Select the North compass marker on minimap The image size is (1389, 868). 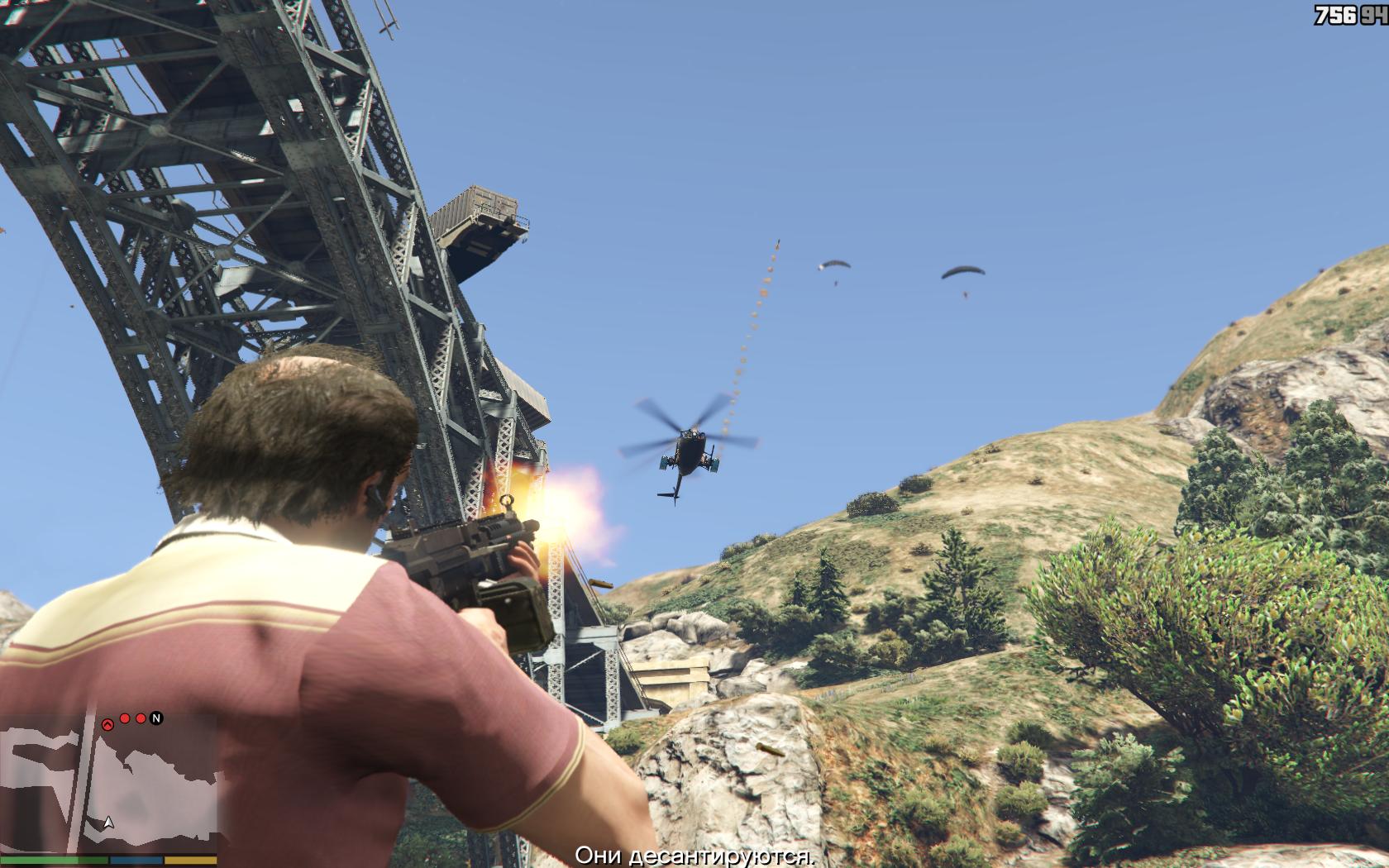tap(155, 718)
